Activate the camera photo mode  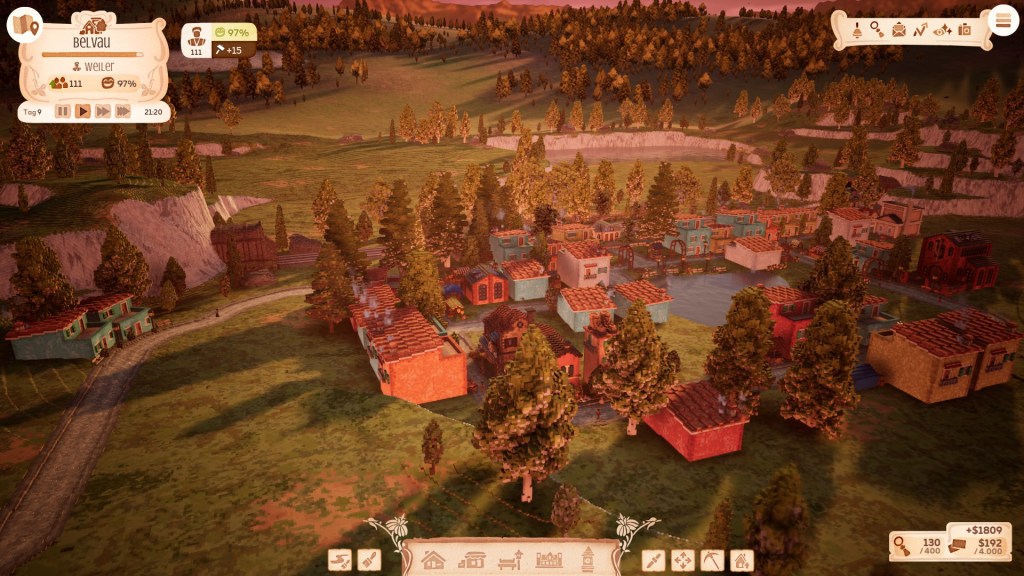(x=965, y=30)
